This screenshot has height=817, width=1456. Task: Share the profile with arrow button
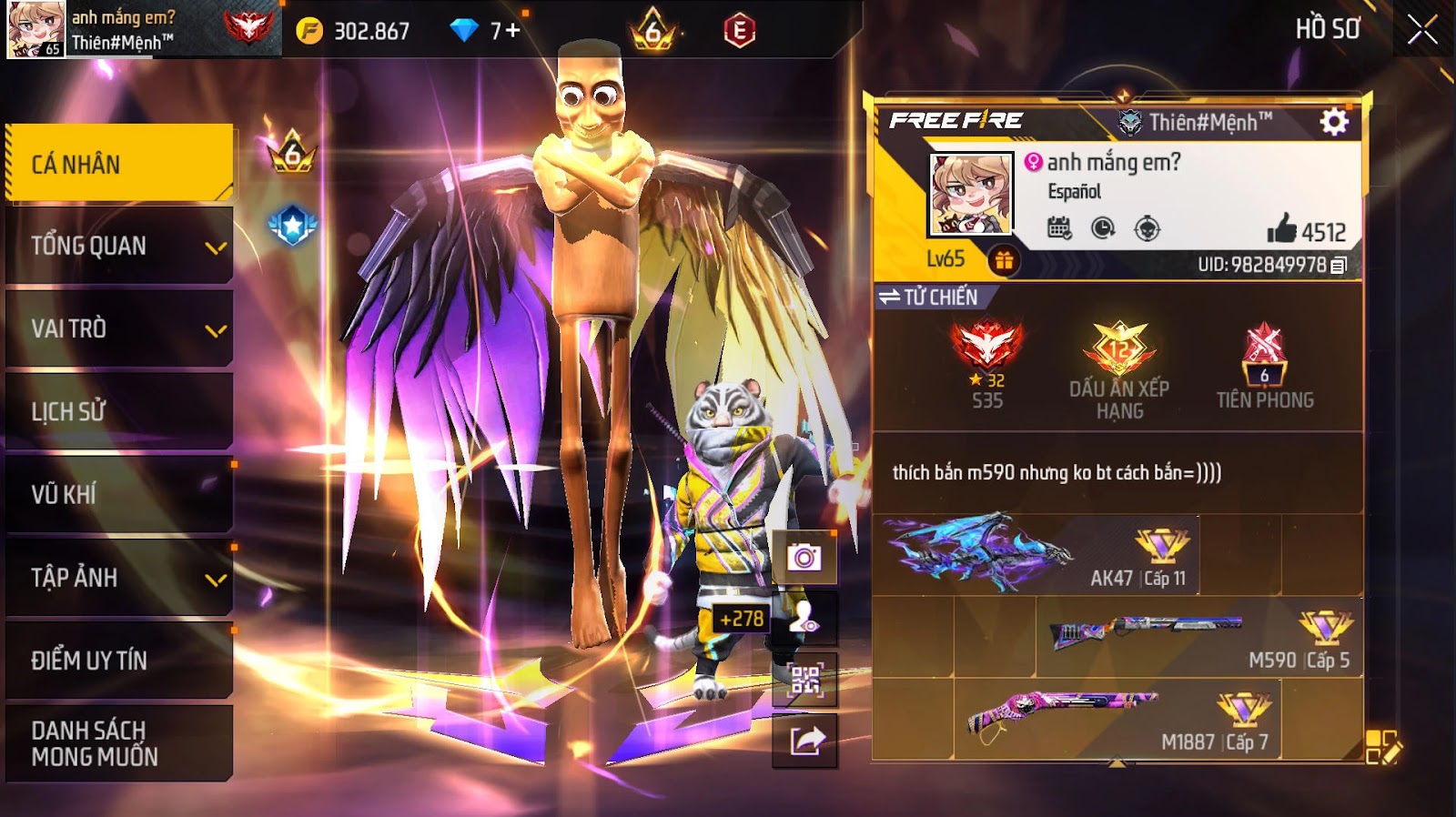pyautogui.click(x=804, y=741)
